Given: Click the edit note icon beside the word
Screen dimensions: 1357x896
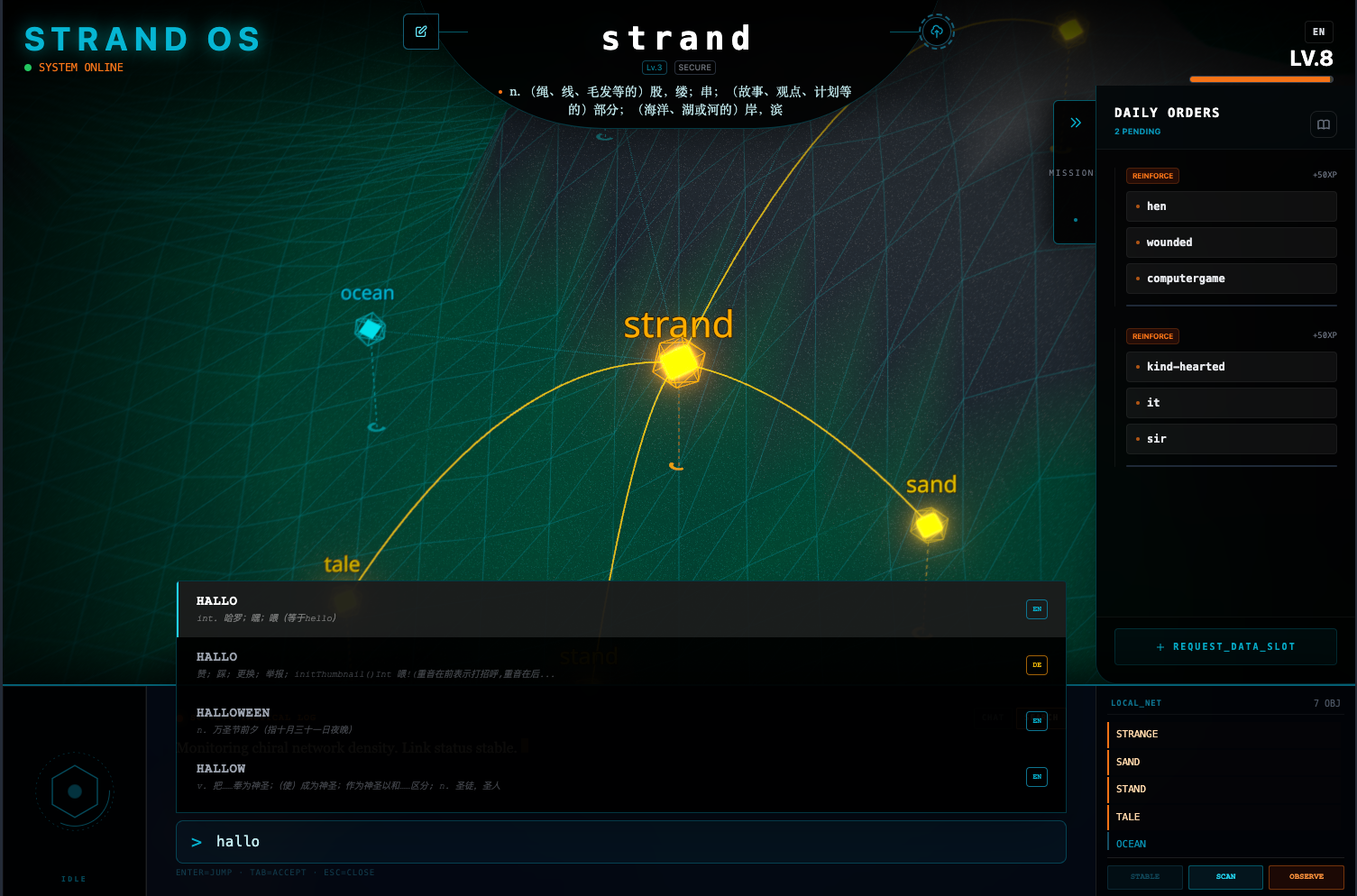Looking at the screenshot, I should pos(421,32).
